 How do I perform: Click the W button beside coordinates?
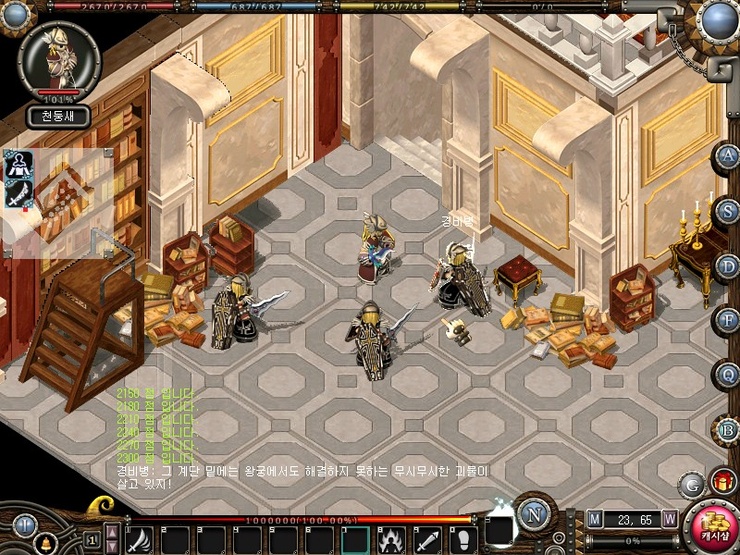669,519
